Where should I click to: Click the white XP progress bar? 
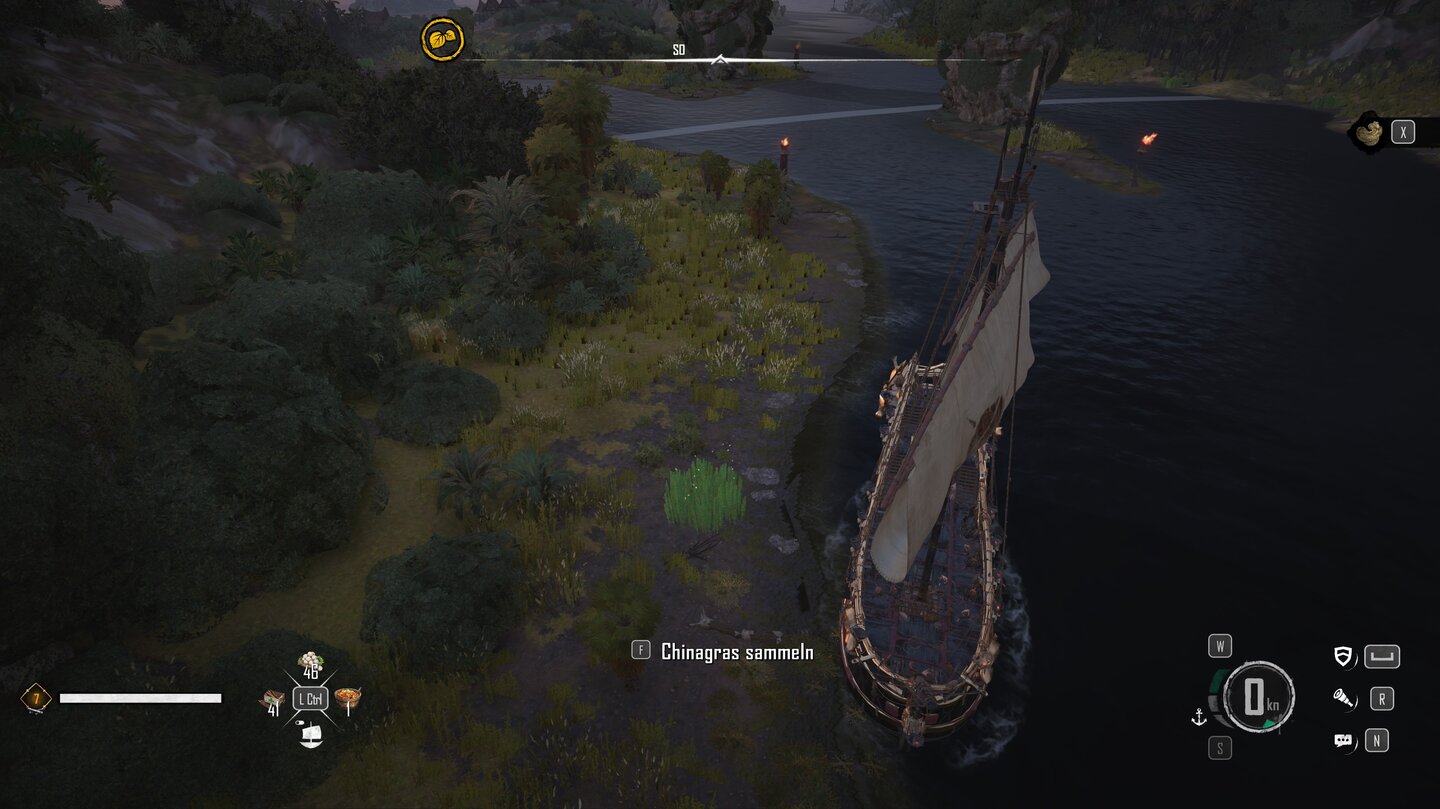point(139,698)
